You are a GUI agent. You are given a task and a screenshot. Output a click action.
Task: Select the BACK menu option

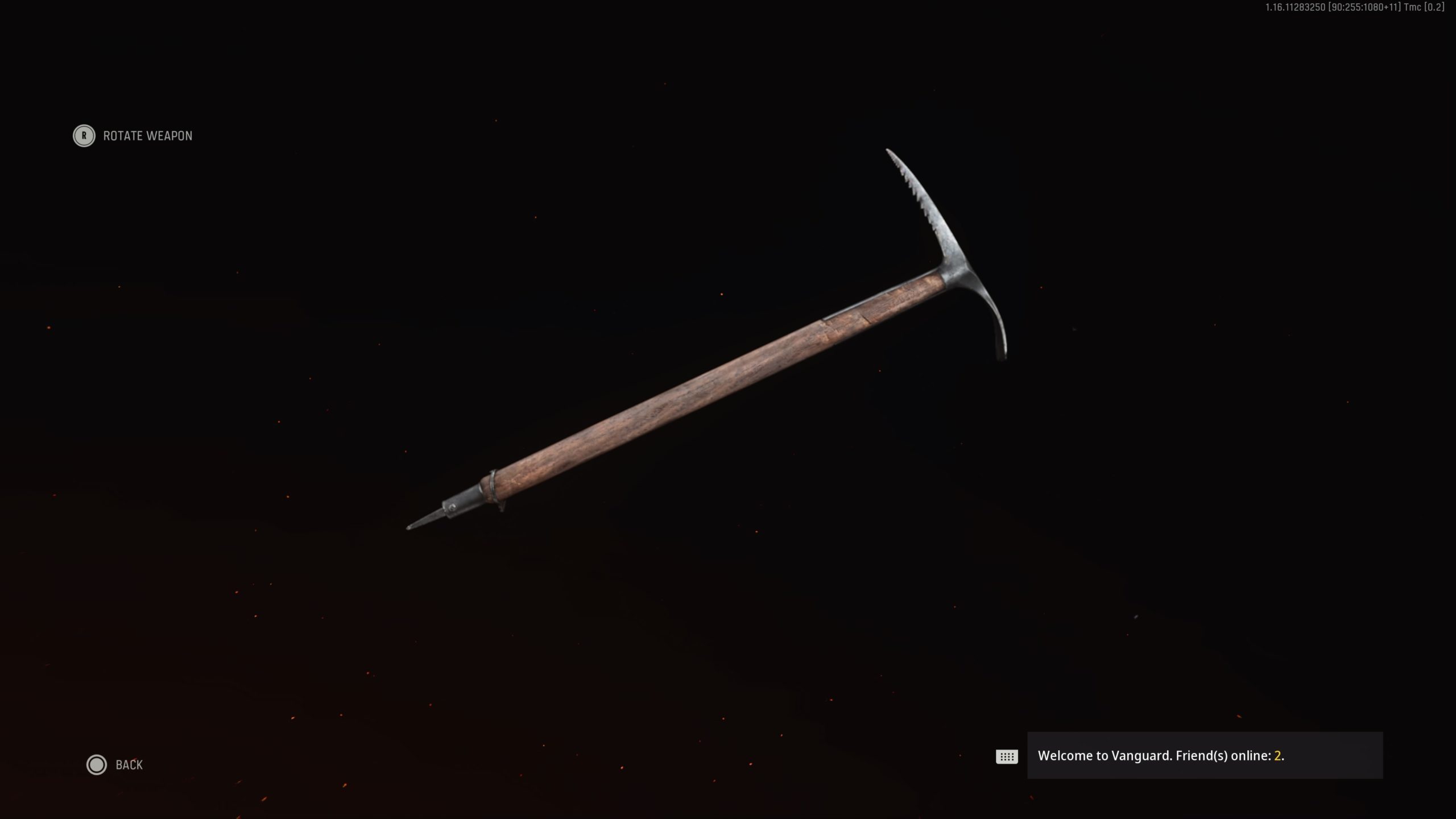[129, 765]
